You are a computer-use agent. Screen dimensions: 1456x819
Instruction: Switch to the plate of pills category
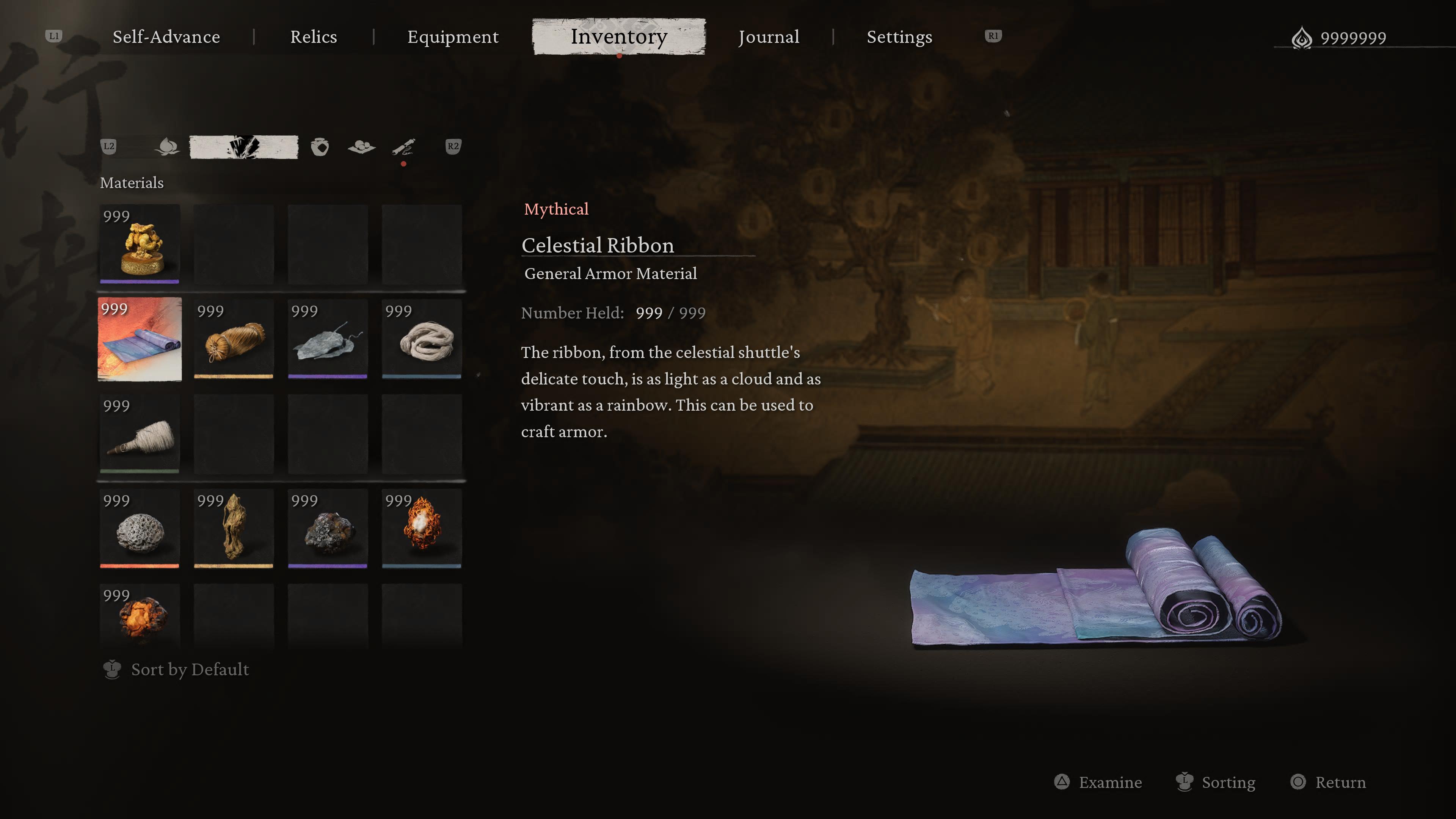tap(362, 147)
